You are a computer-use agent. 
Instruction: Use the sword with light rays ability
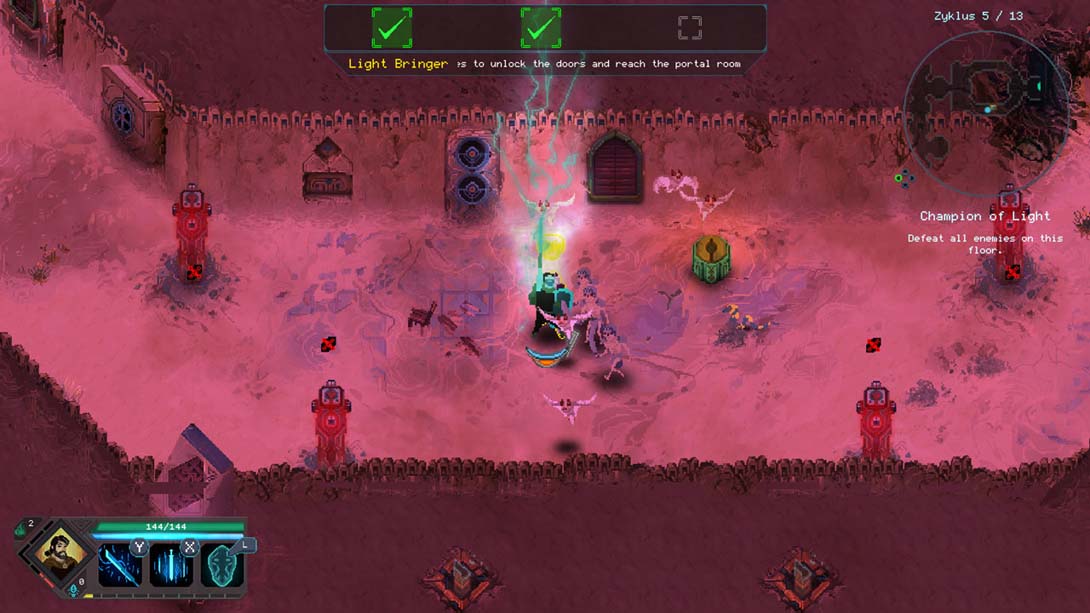click(x=171, y=568)
